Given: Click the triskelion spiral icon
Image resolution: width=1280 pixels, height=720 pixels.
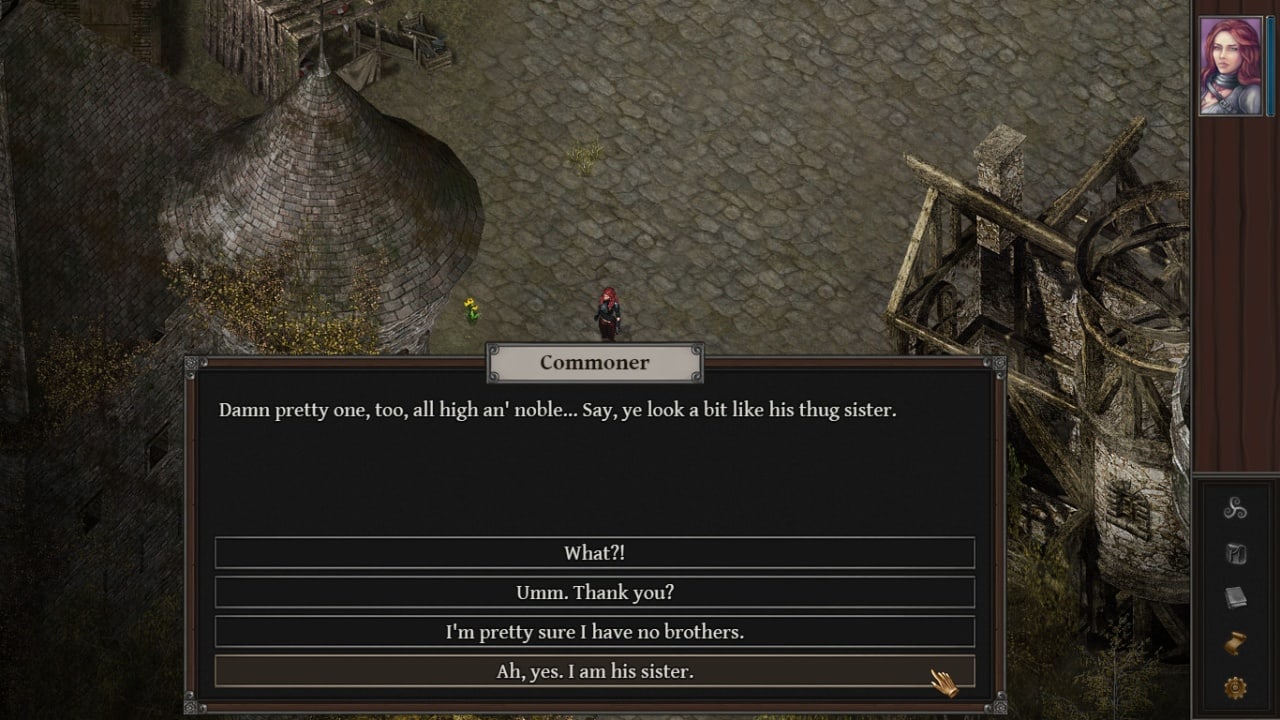Looking at the screenshot, I should (x=1235, y=509).
